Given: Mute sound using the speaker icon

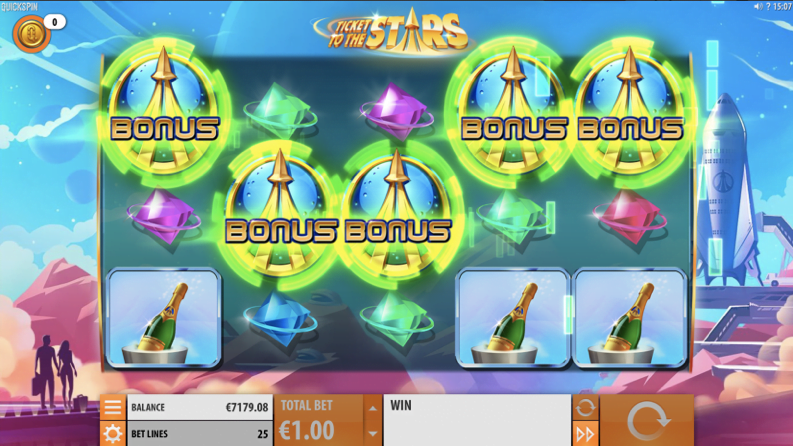Looking at the screenshot, I should [758, 6].
